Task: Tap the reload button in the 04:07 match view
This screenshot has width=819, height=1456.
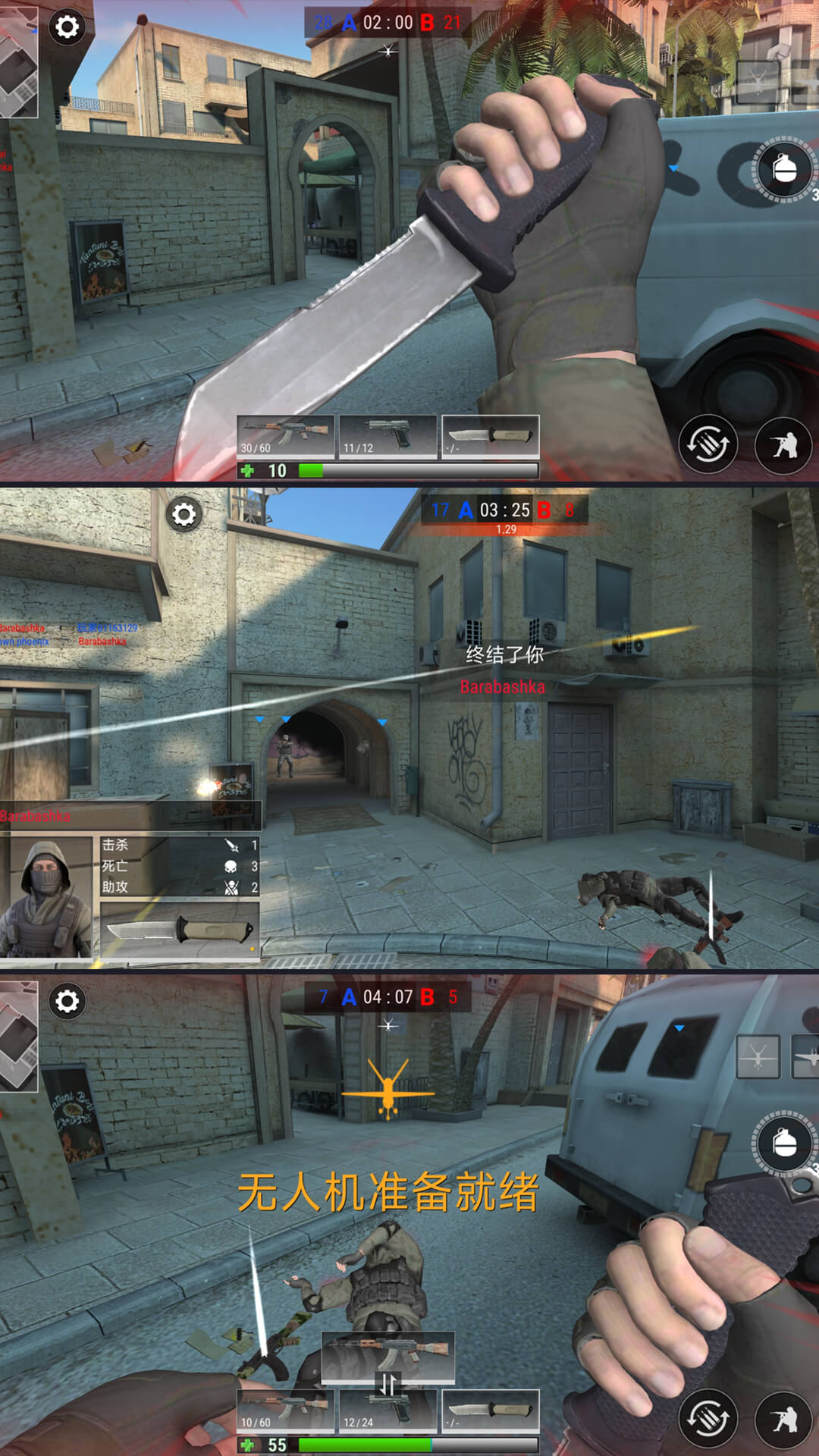Action: (708, 1419)
